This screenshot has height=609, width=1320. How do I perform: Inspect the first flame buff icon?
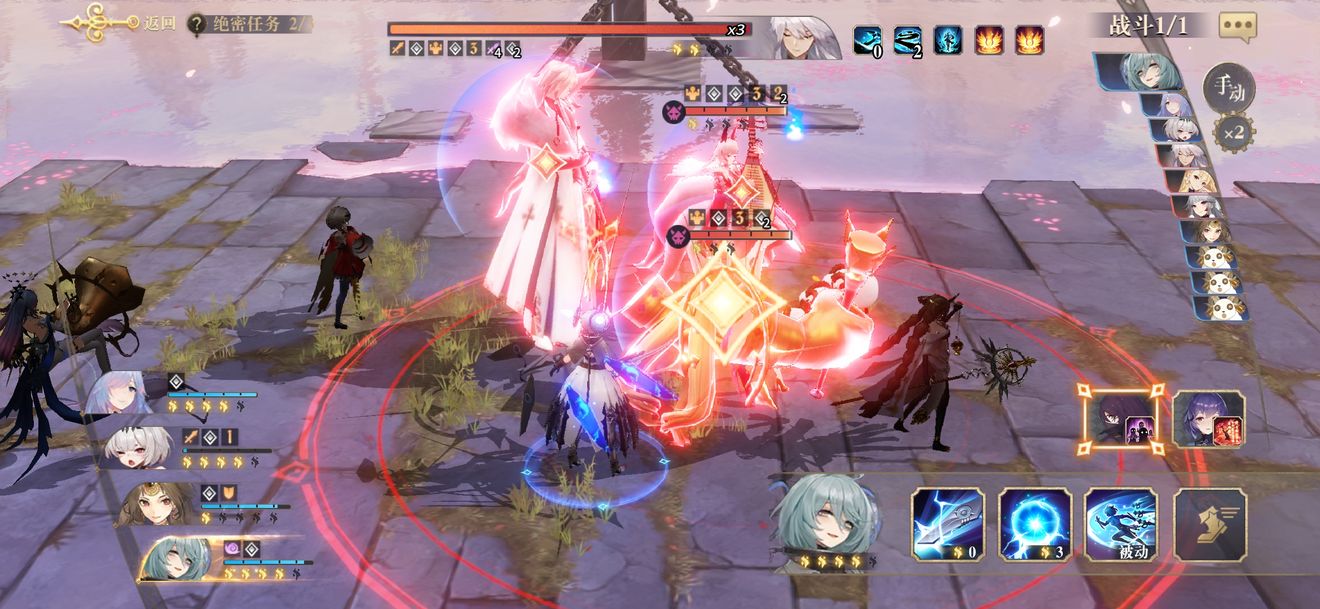point(989,40)
